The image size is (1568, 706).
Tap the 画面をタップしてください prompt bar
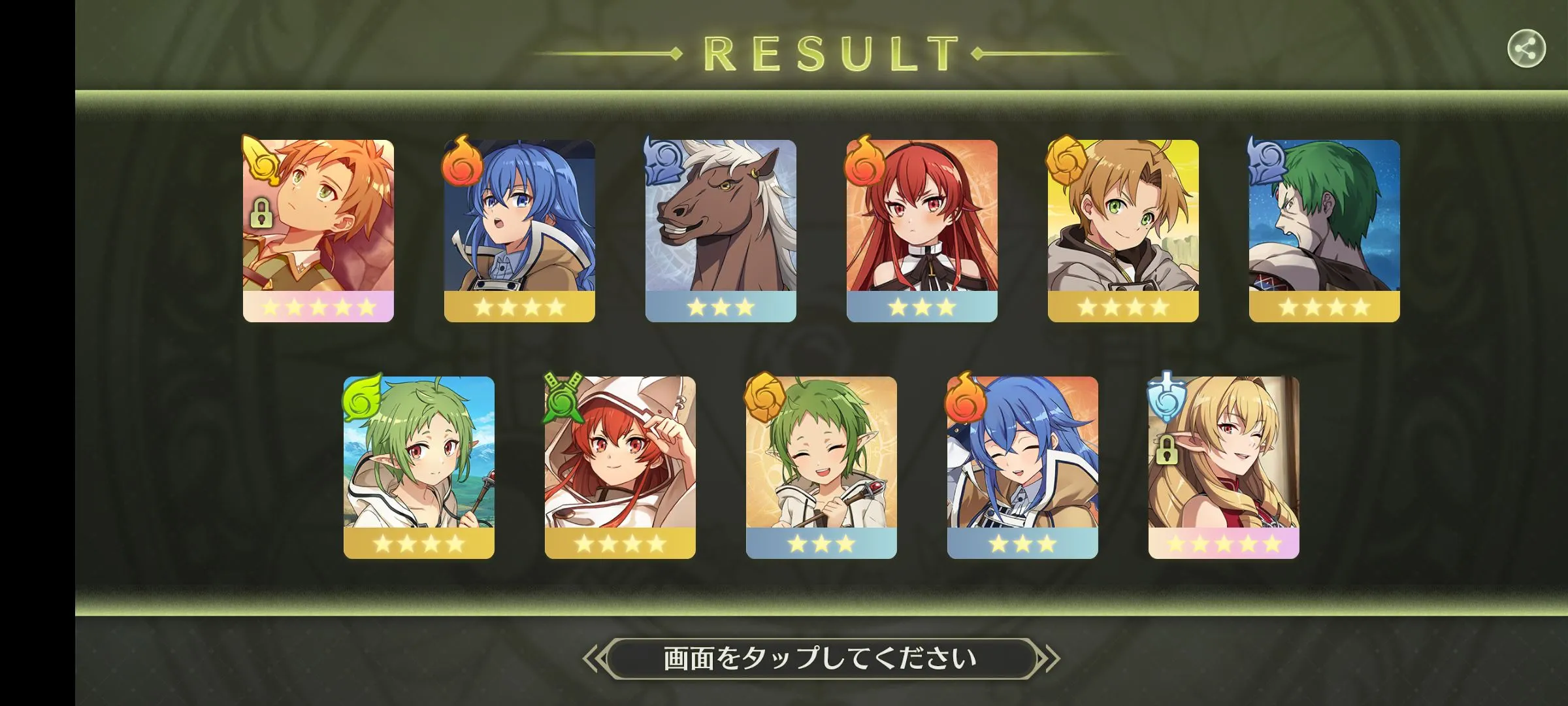coord(820,658)
